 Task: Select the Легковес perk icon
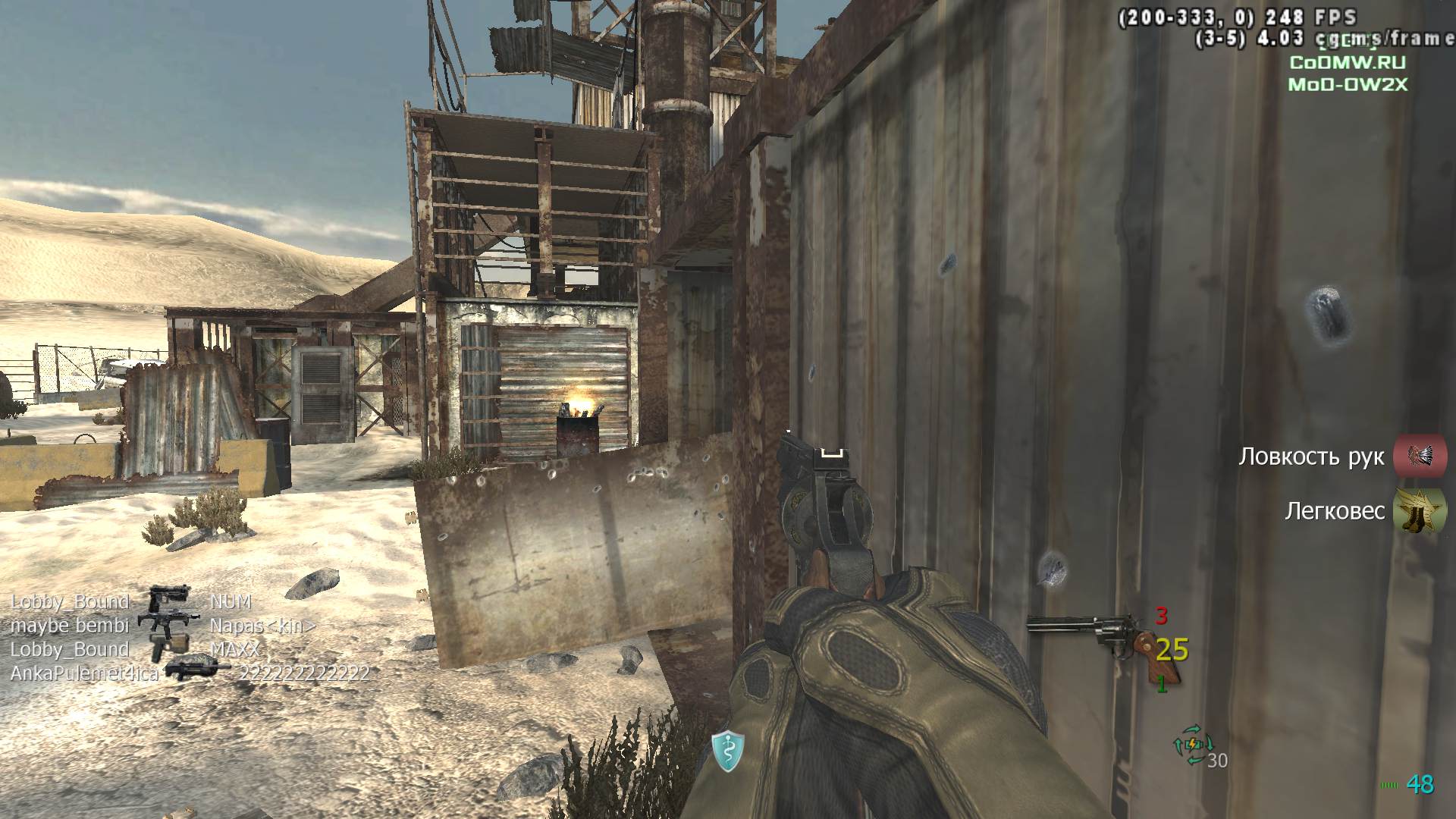pos(1420,511)
